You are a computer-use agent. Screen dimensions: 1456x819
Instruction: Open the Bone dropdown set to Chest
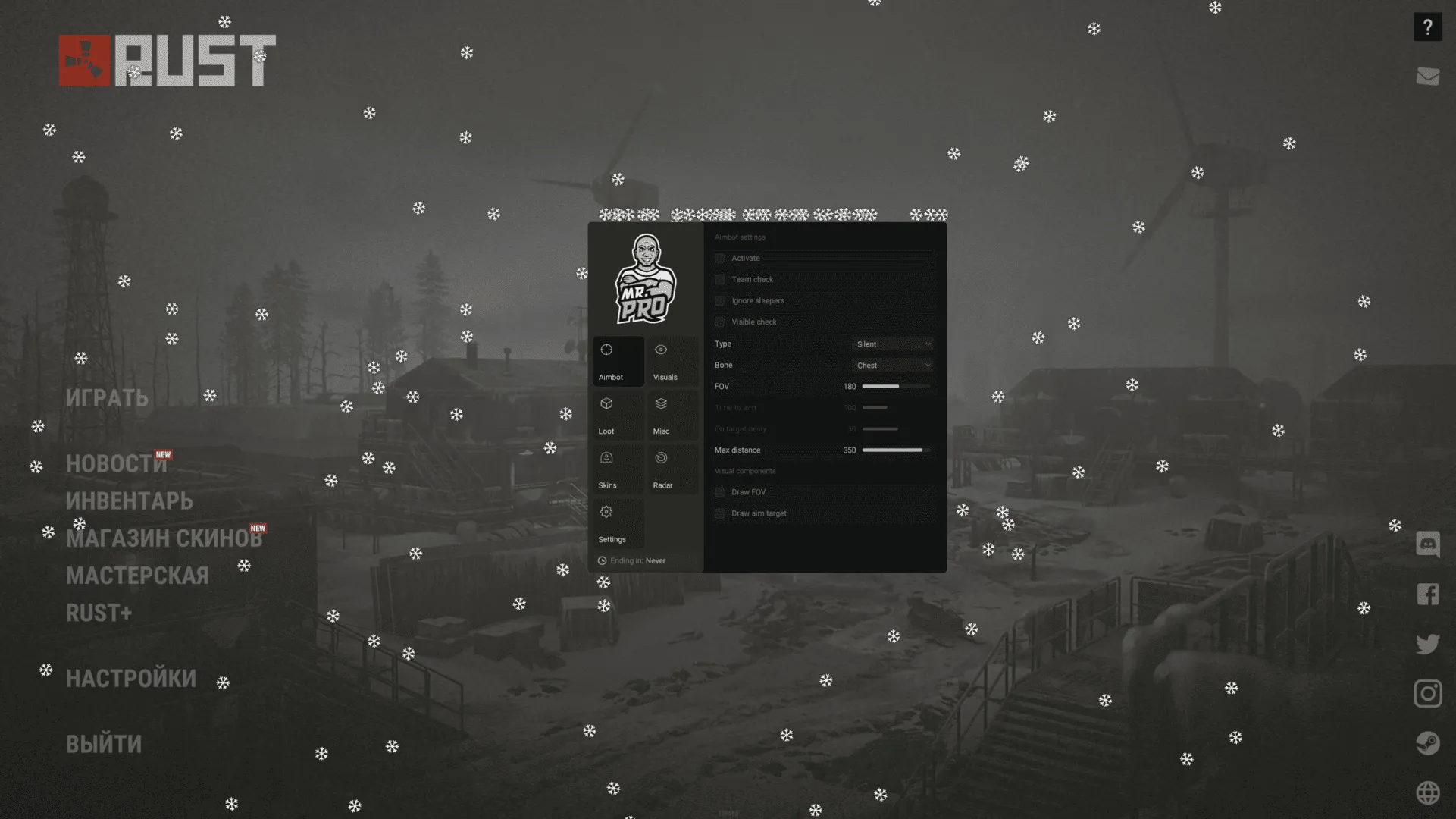pyautogui.click(x=892, y=365)
